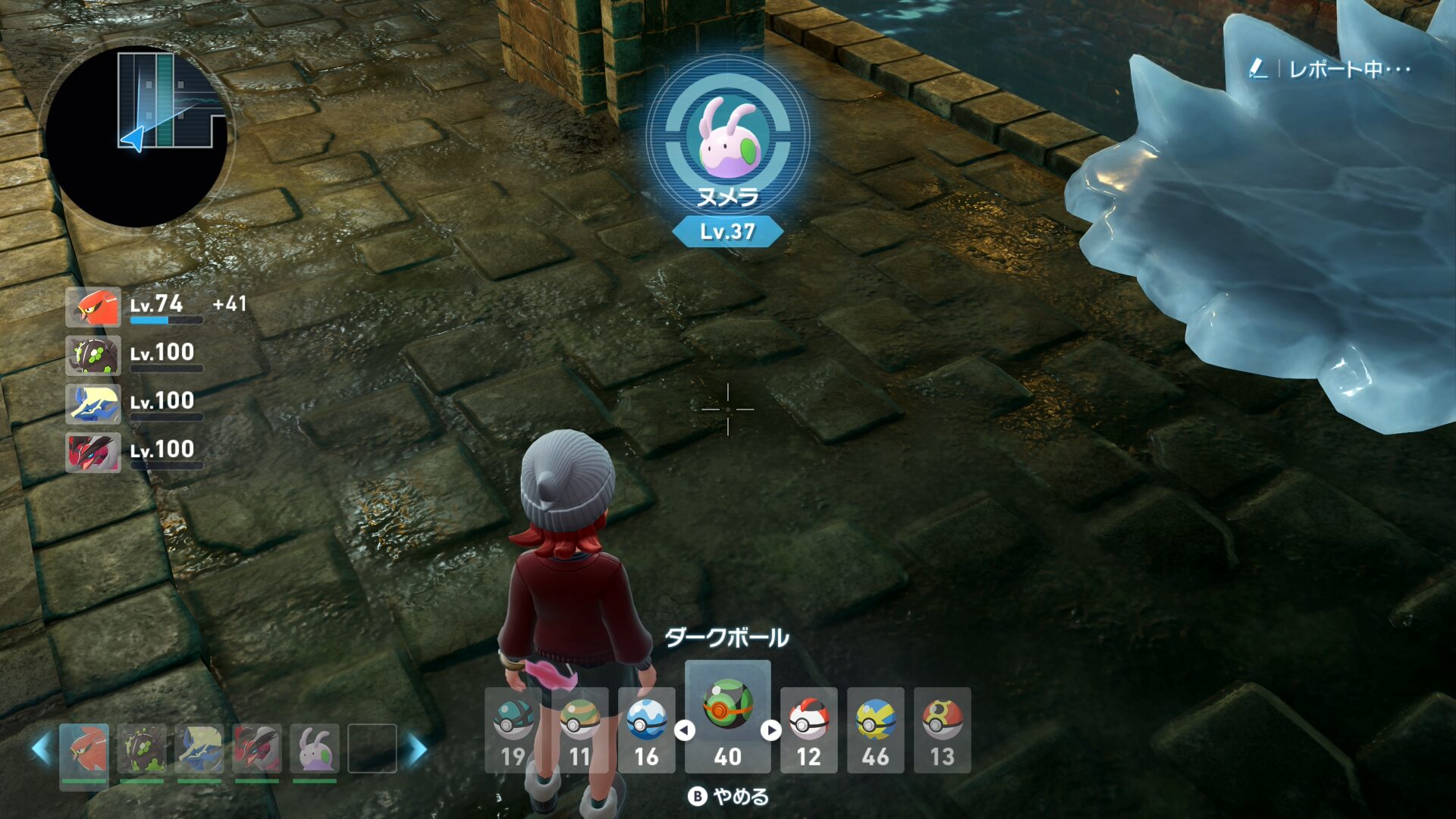Click the ヌメラ Lv.37 target badge
Image resolution: width=1456 pixels, height=819 pixels.
coord(727,152)
